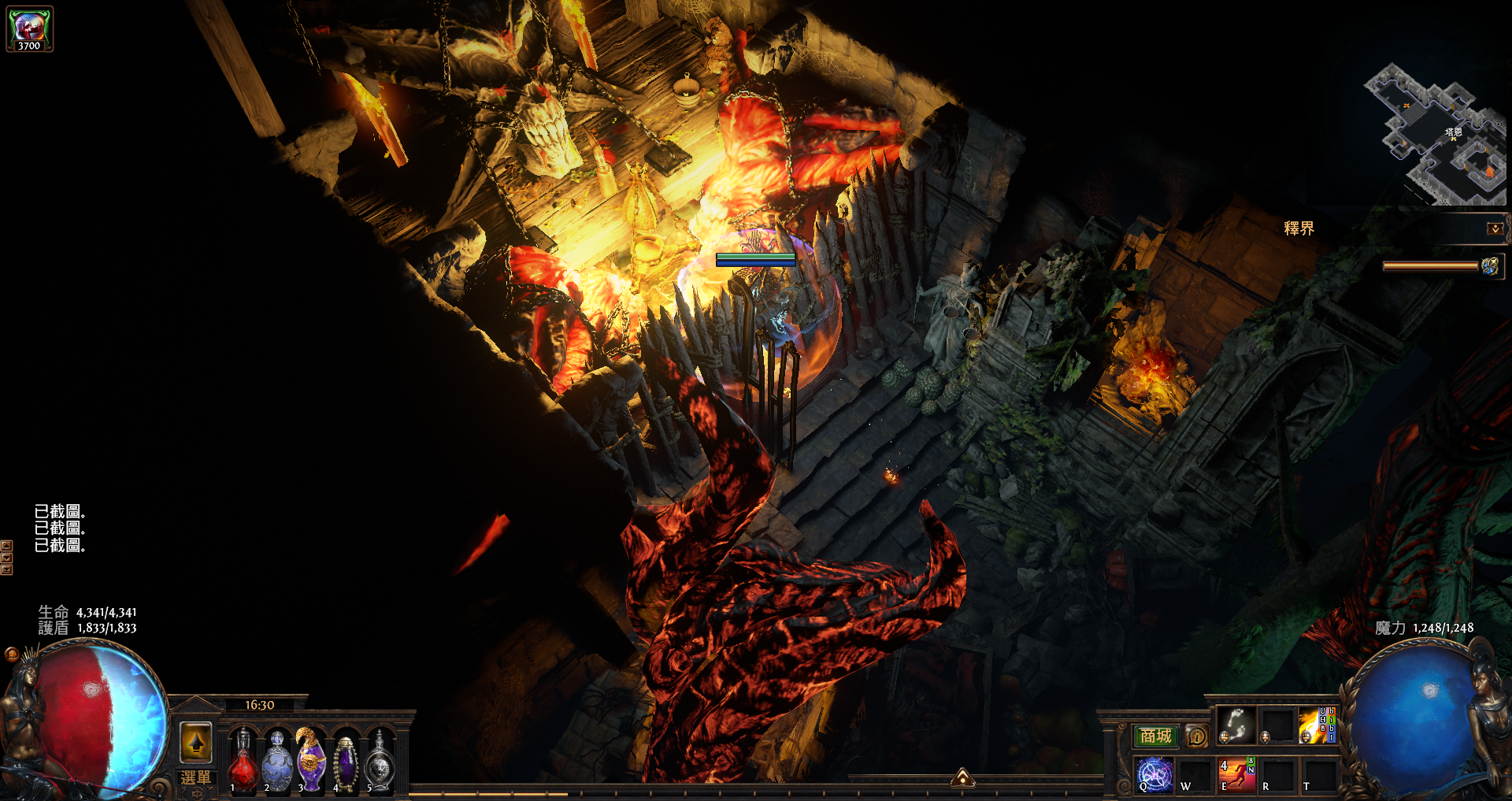
Task: Open the 選單 menu arrow button
Action: click(x=196, y=741)
